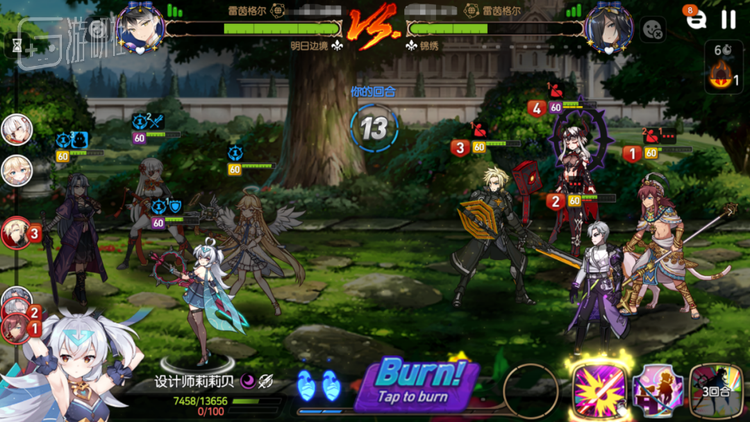Click the hourglass icon
The height and width of the screenshot is (422, 750).
click(17, 46)
